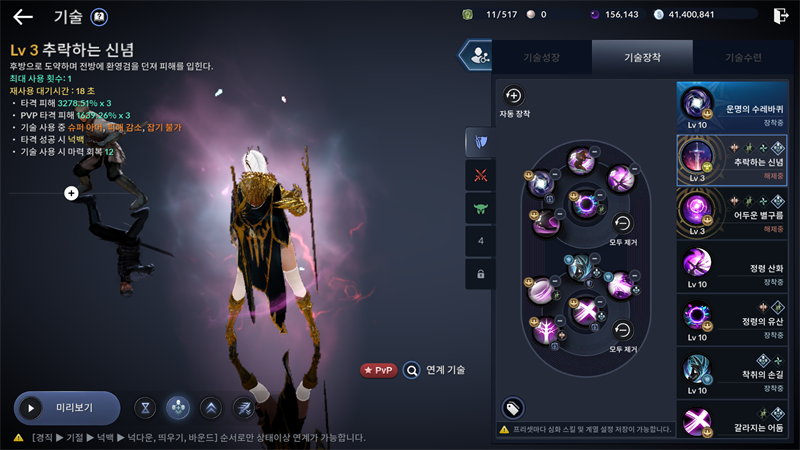Select 운명의 수레바퀴 skill in the list
This screenshot has width=800, height=450.
tap(738, 107)
